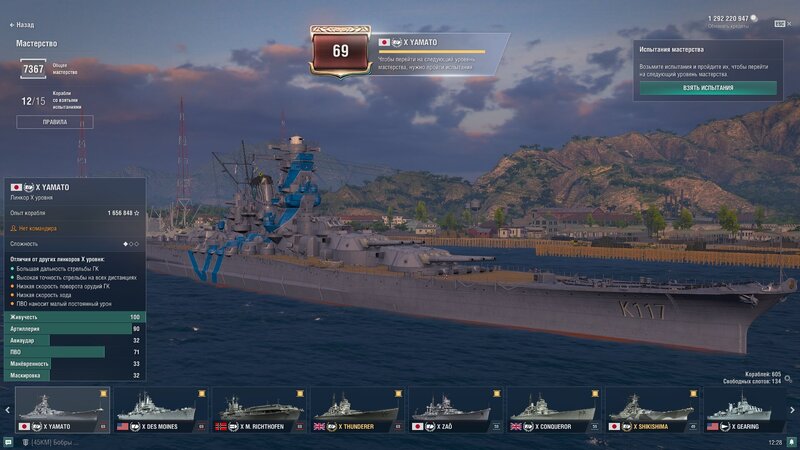Image resolution: width=800 pixels, height=450 pixels.
Task: Select the X Thunderer ship card
Action: pyautogui.click(x=358, y=410)
